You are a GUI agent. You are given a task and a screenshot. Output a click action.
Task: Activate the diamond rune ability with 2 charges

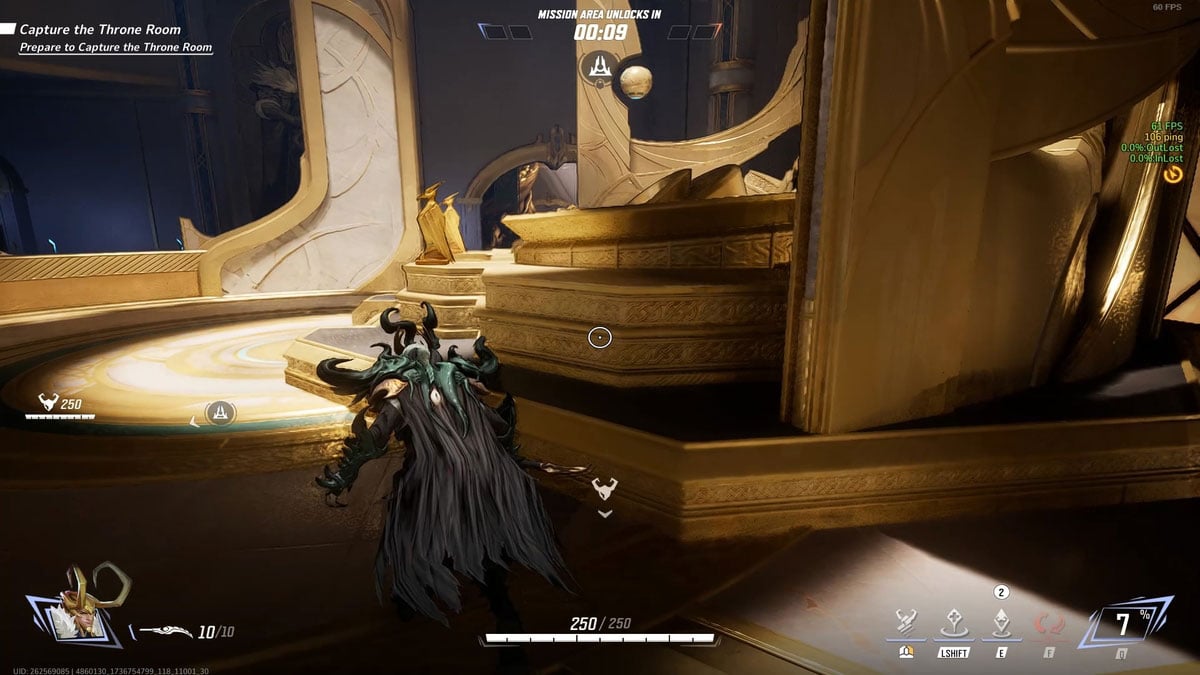coord(1001,623)
